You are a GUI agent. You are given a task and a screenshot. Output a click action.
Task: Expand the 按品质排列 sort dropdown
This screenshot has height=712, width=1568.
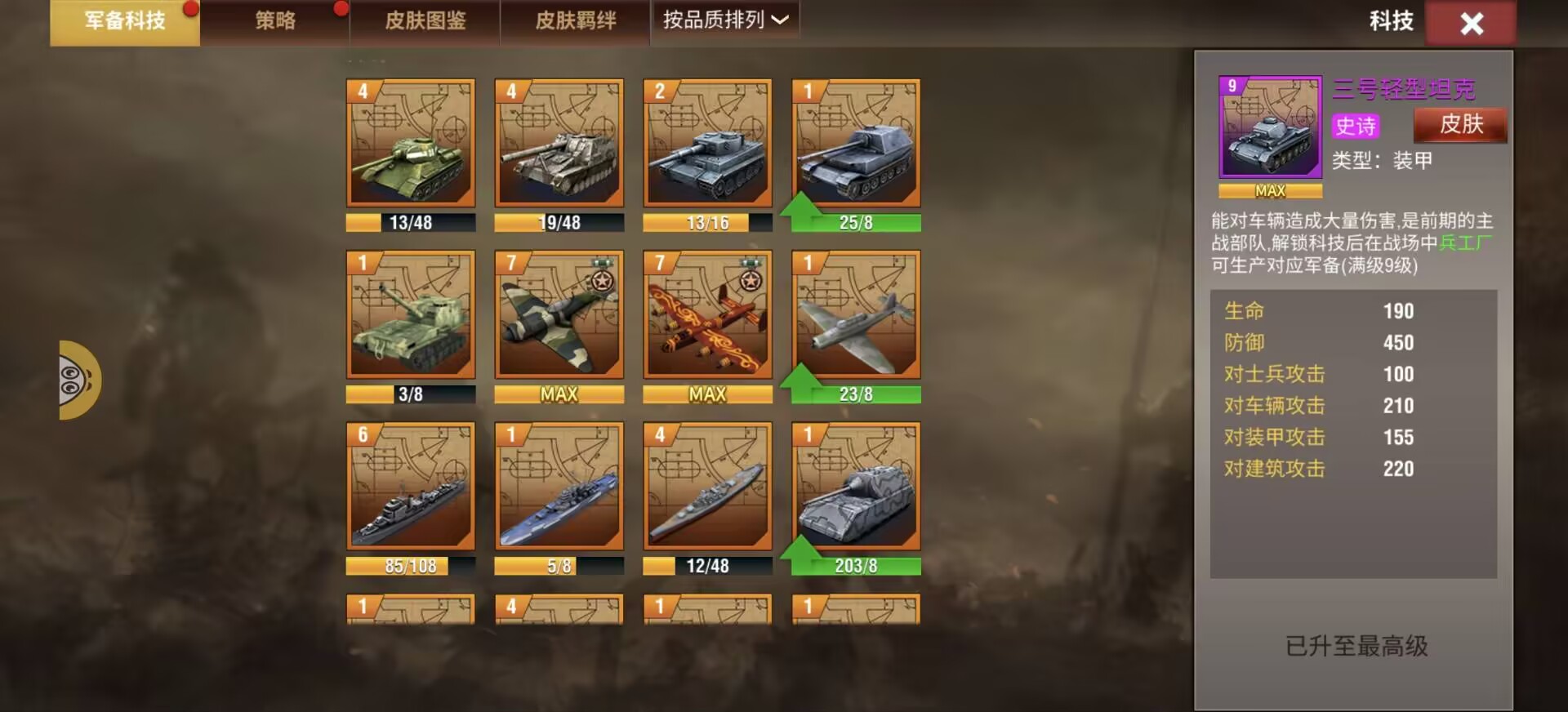click(725, 20)
